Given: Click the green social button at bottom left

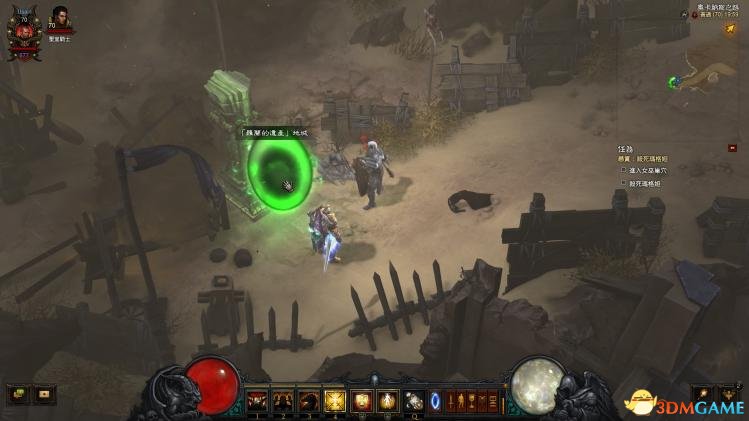Looking at the screenshot, I should click(18, 394).
